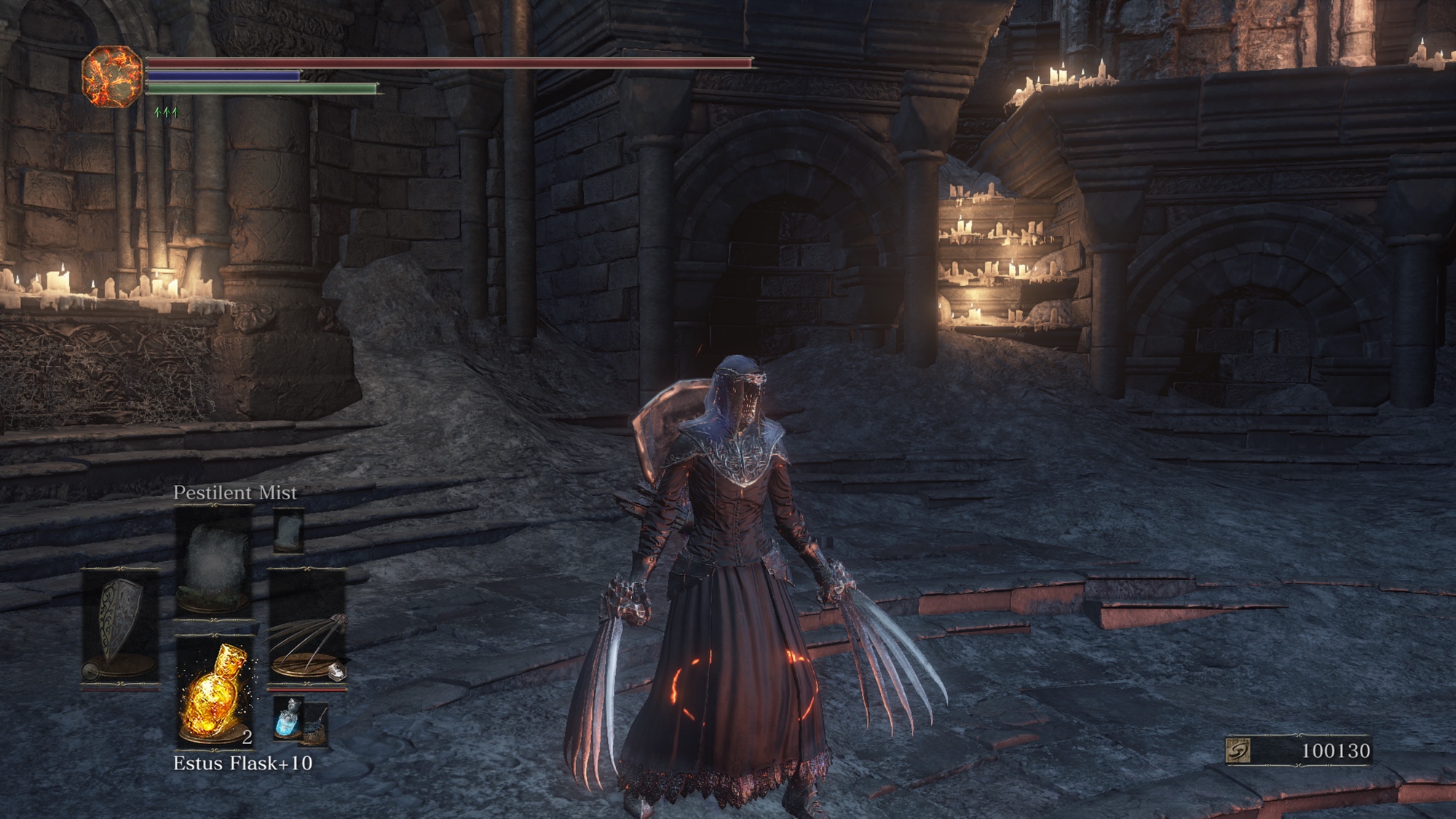Viewport: 1456px width, 819px height.
Task: Select the Estus Flask+10 item slot
Action: 215,692
